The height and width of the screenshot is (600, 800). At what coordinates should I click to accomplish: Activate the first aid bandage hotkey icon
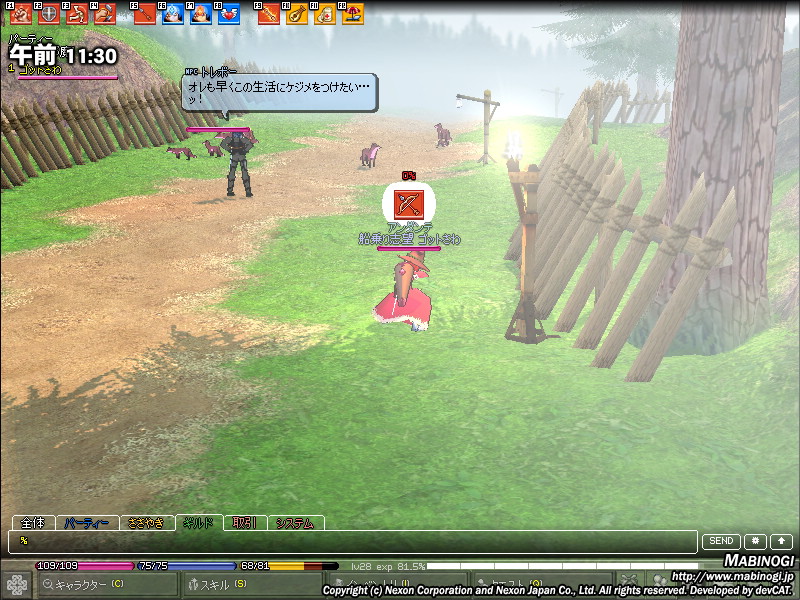325,14
